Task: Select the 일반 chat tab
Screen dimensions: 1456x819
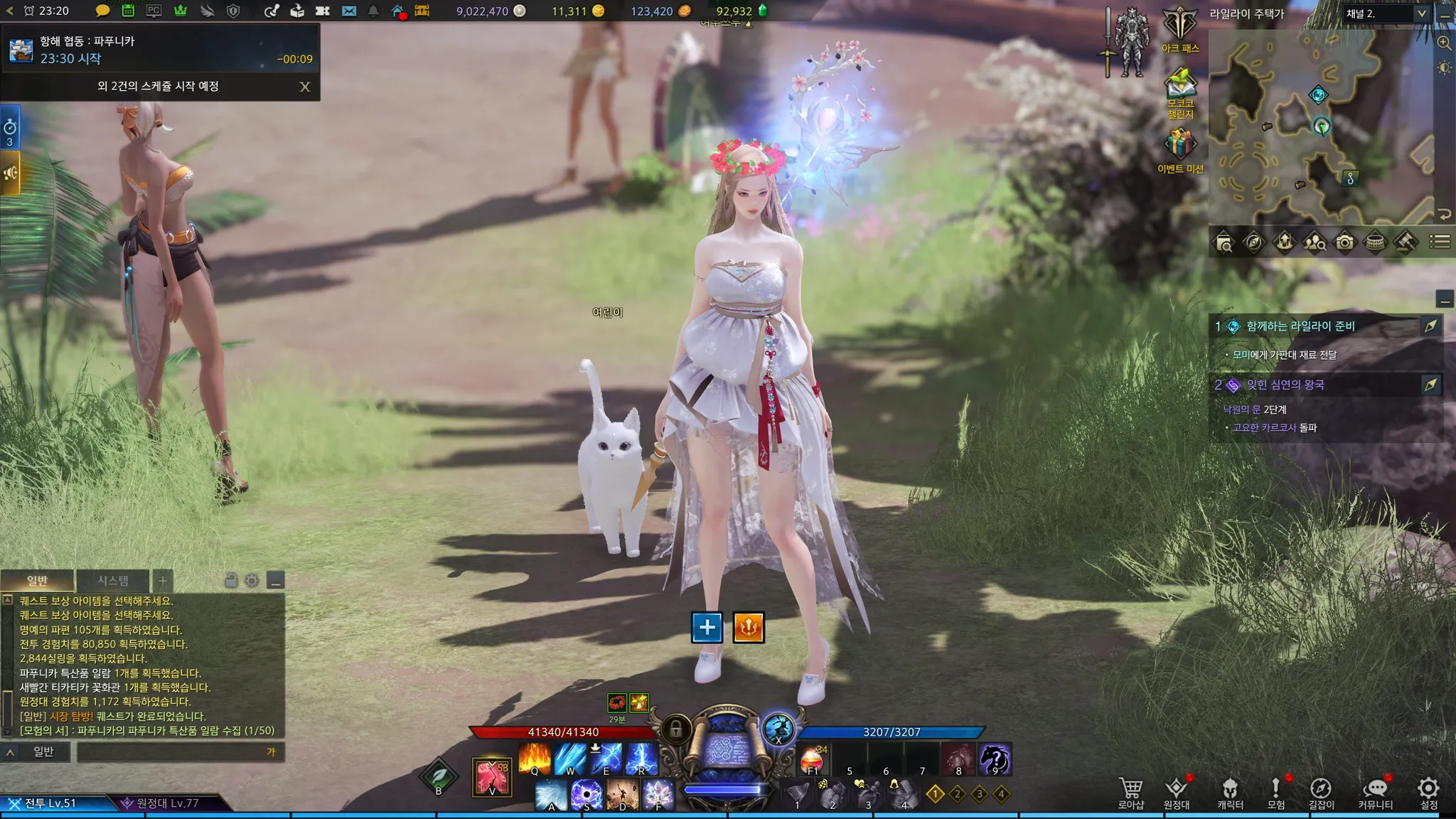Action: (x=37, y=581)
